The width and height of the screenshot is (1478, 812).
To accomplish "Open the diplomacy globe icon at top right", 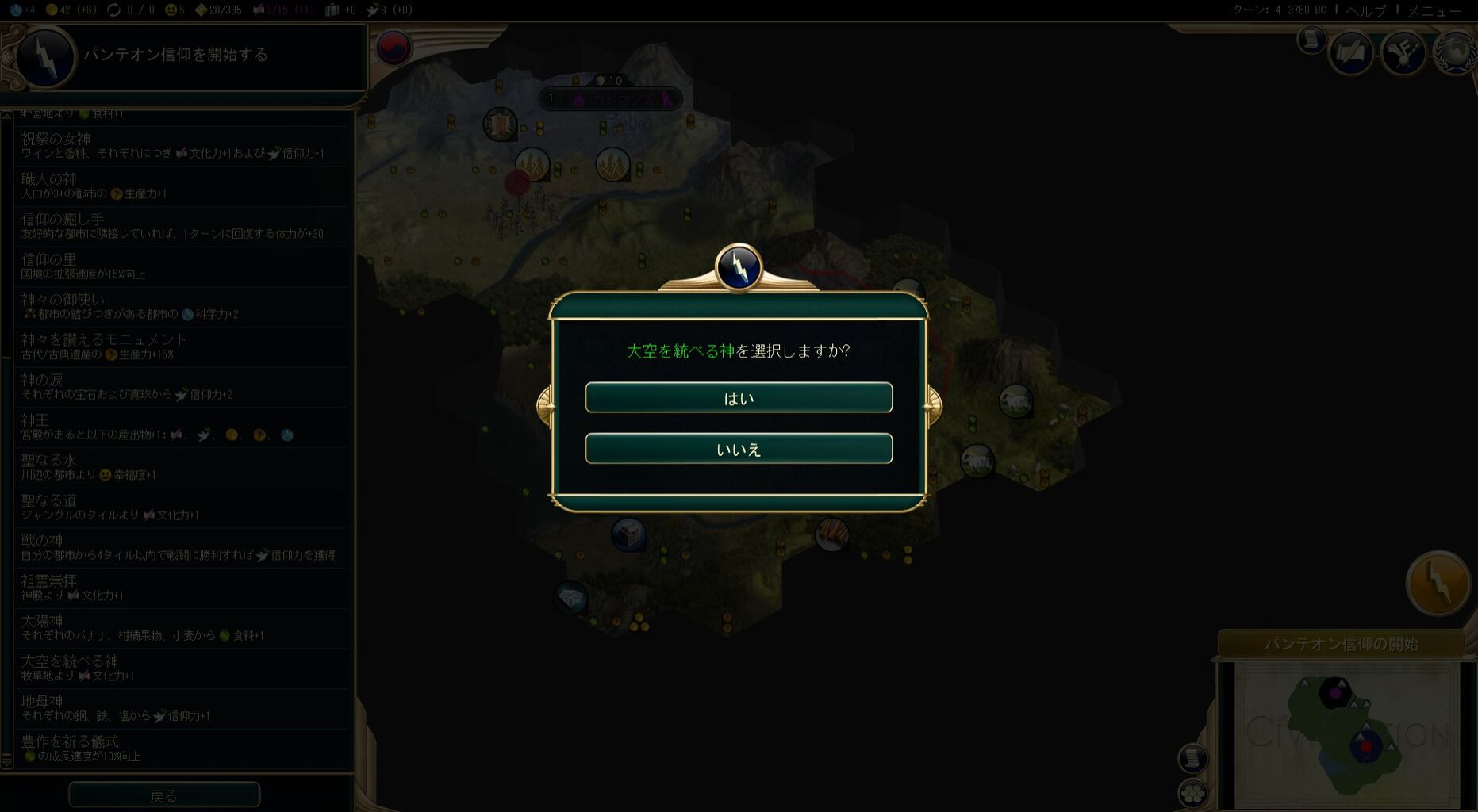I will pyautogui.click(x=1454, y=52).
